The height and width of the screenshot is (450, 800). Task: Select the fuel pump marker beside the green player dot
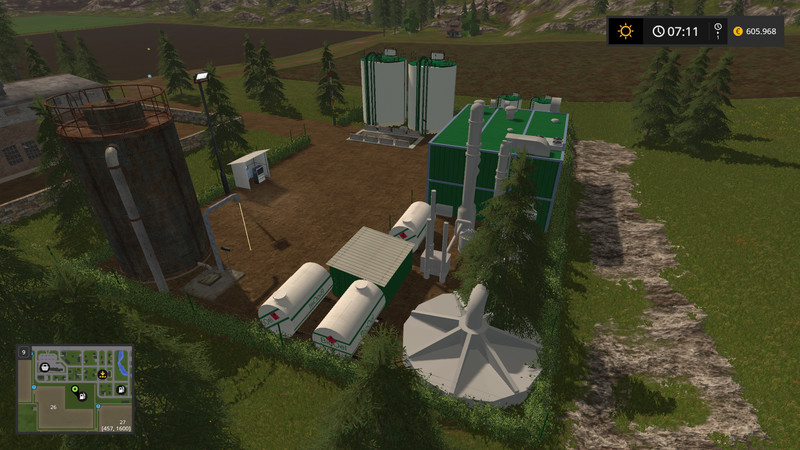pyautogui.click(x=84, y=397)
